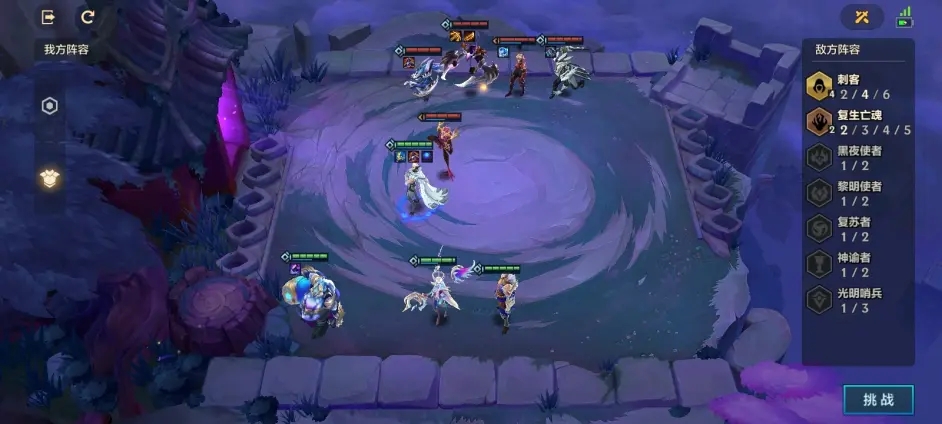
Task: Click the 我方阵容 label
Action: [x=68, y=49]
